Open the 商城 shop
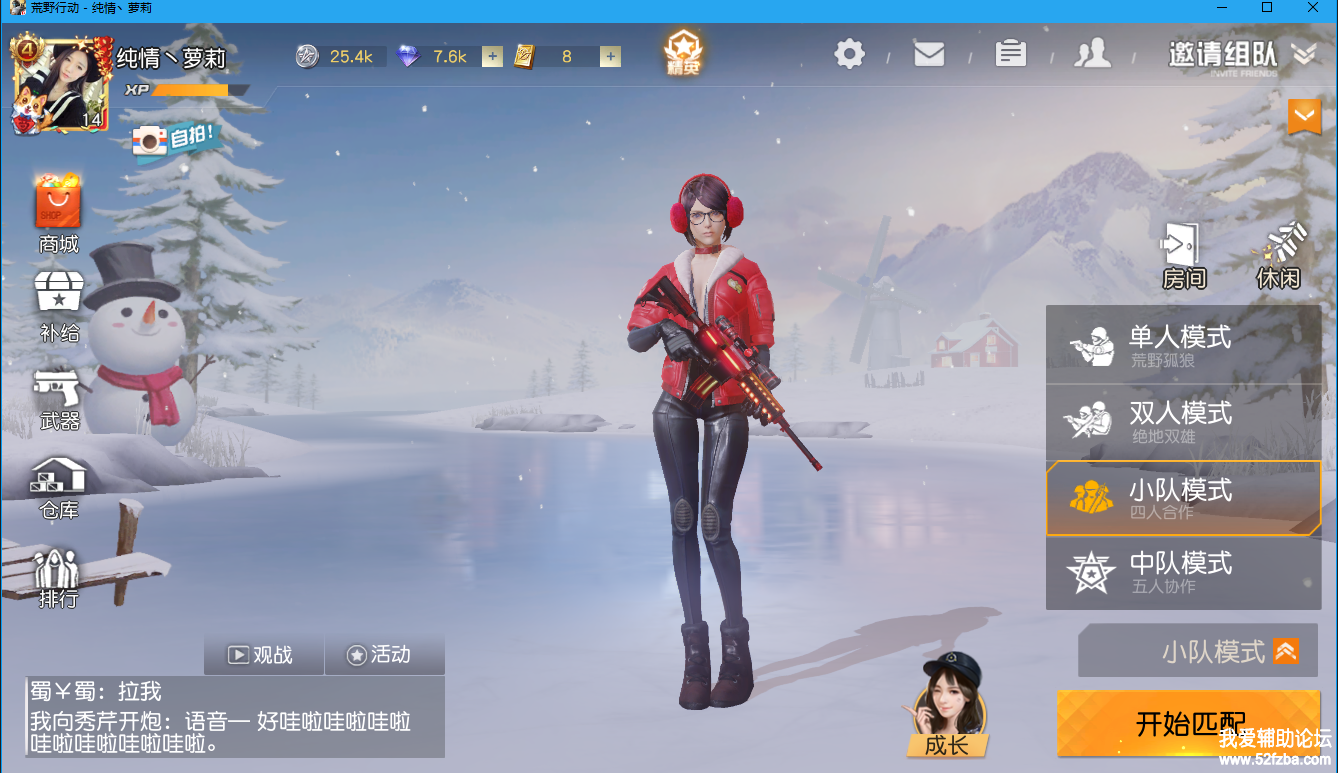 pos(58,213)
